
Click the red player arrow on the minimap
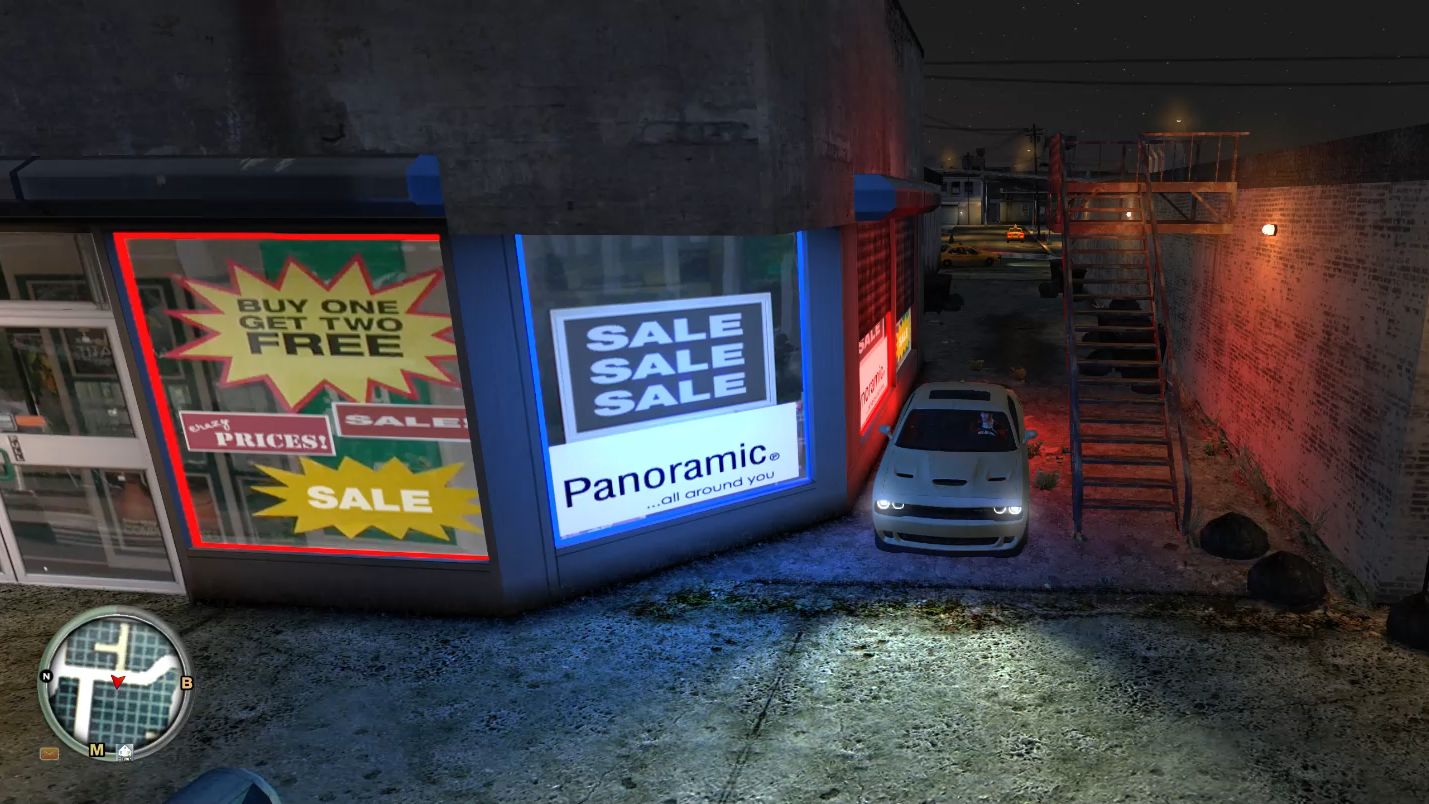(117, 681)
